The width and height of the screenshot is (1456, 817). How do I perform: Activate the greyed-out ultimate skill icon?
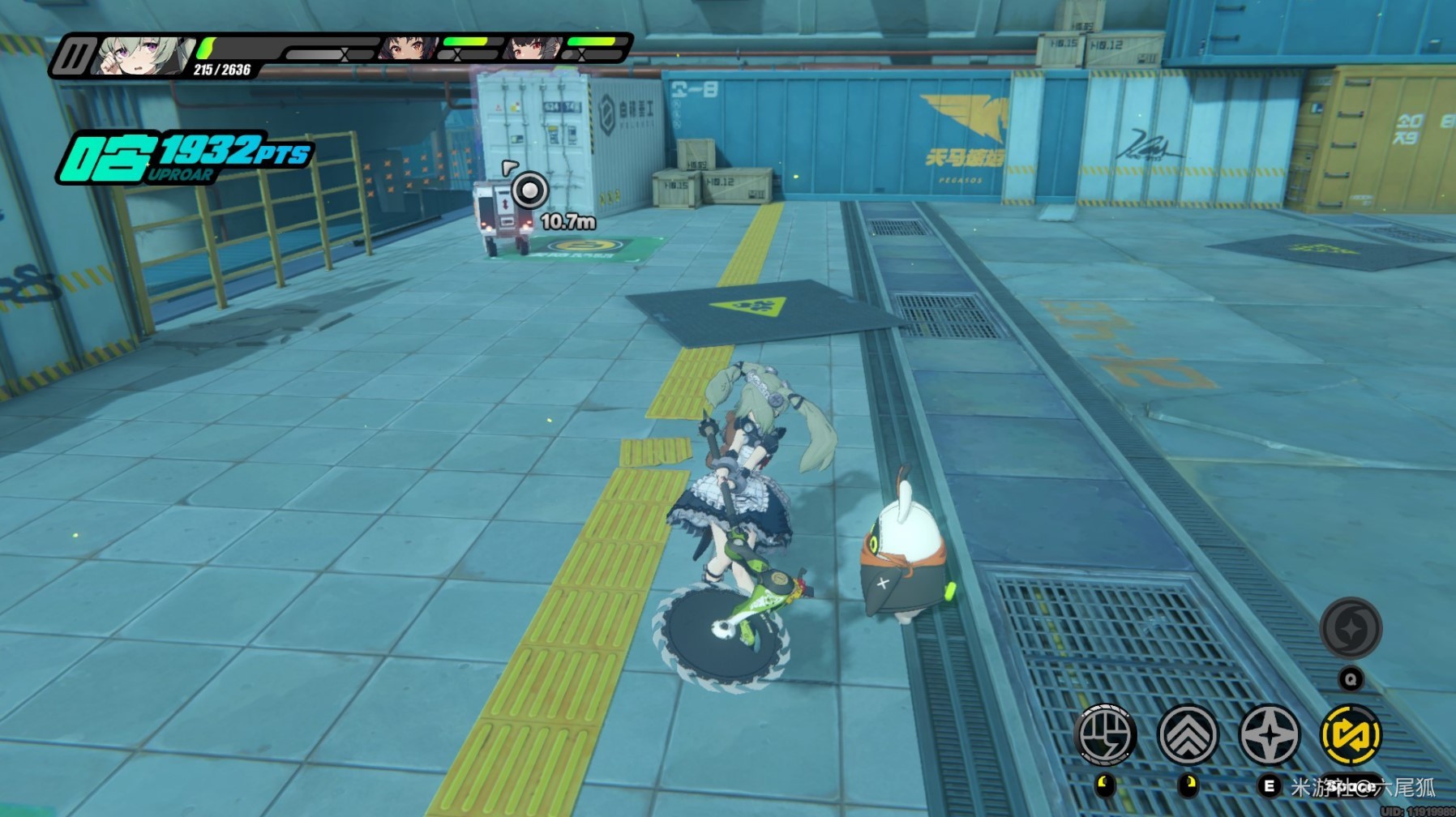coord(1351,627)
